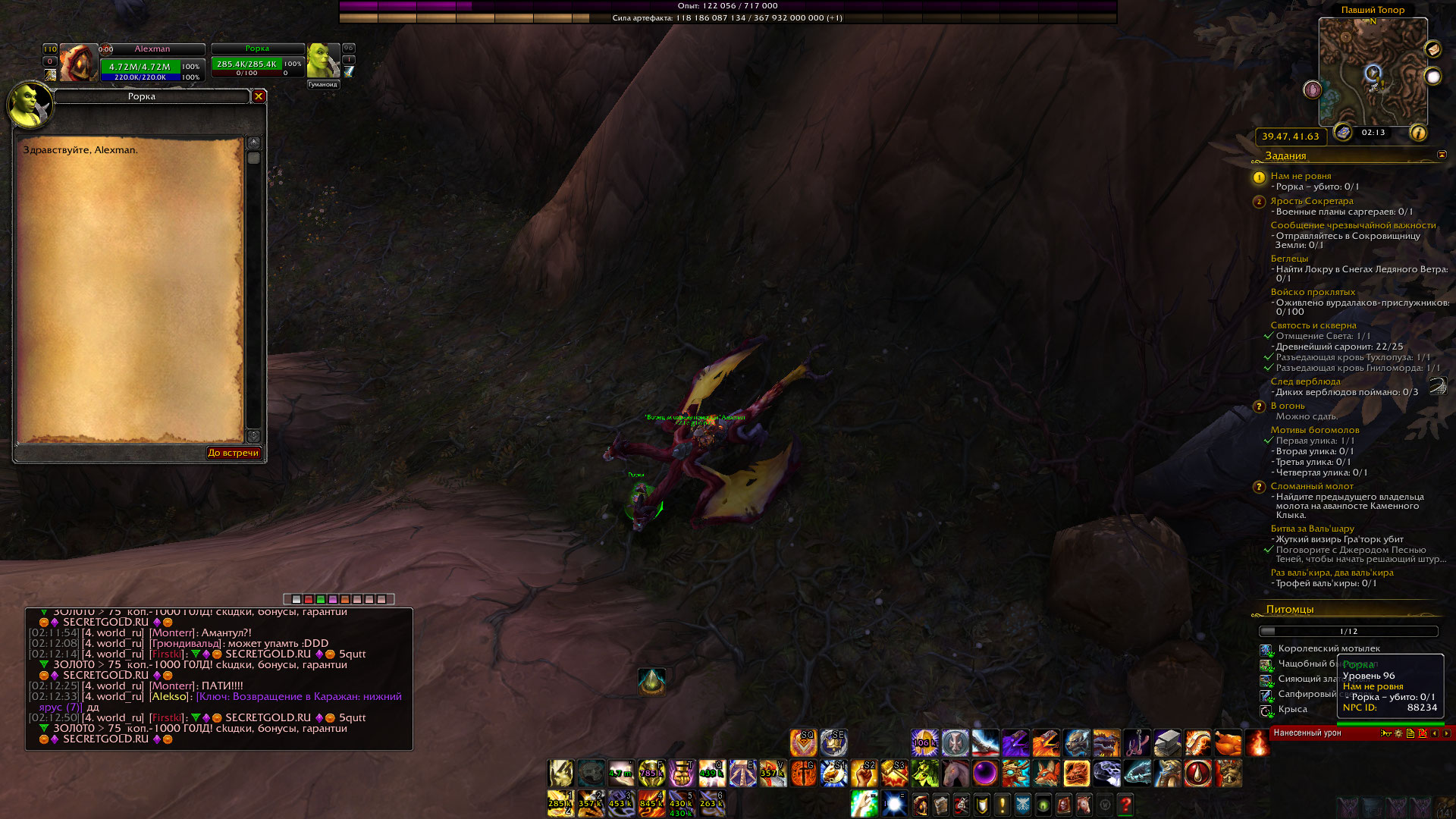
Task: Select the quest "Сломанный молот" in tracker
Action: 1312,486
